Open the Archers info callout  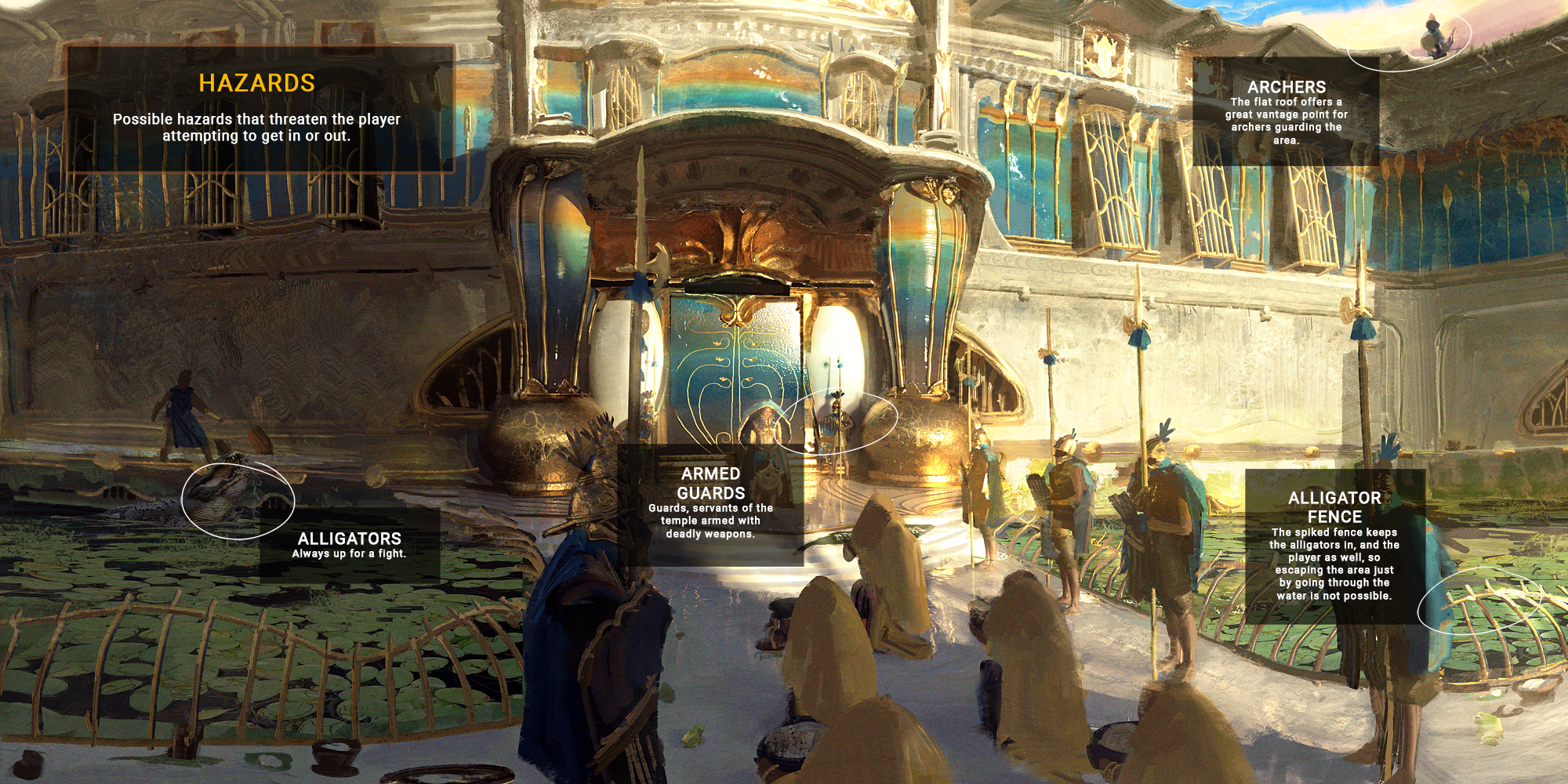1286,111
